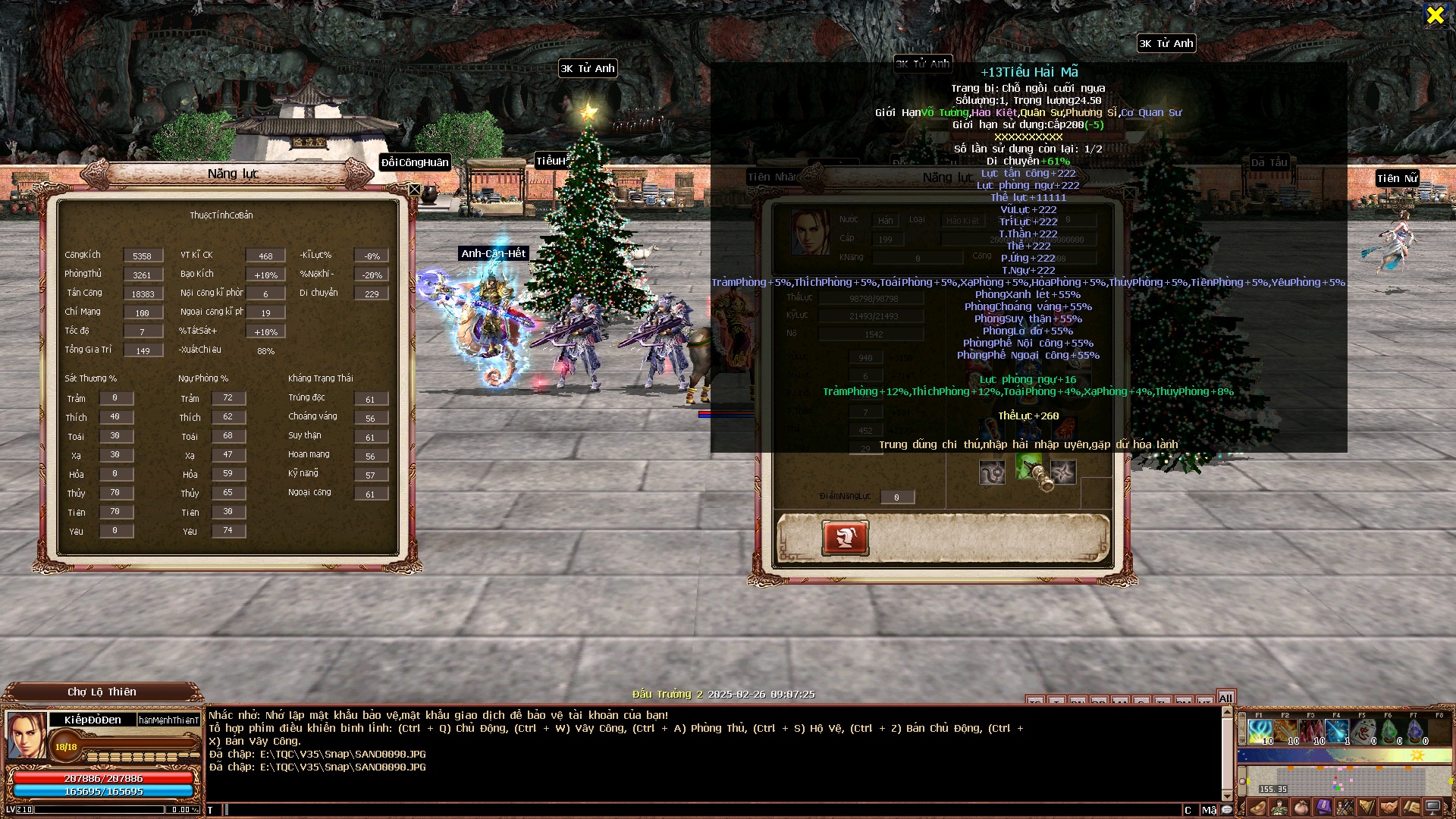Open the handshake social menu
1456x819 pixels.
click(x=1389, y=808)
